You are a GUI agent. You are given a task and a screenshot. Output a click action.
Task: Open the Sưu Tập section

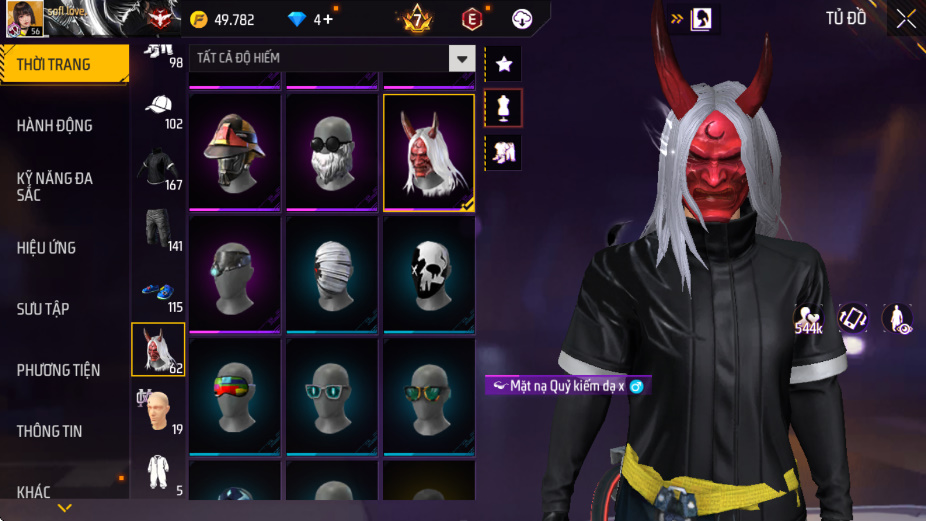64,309
